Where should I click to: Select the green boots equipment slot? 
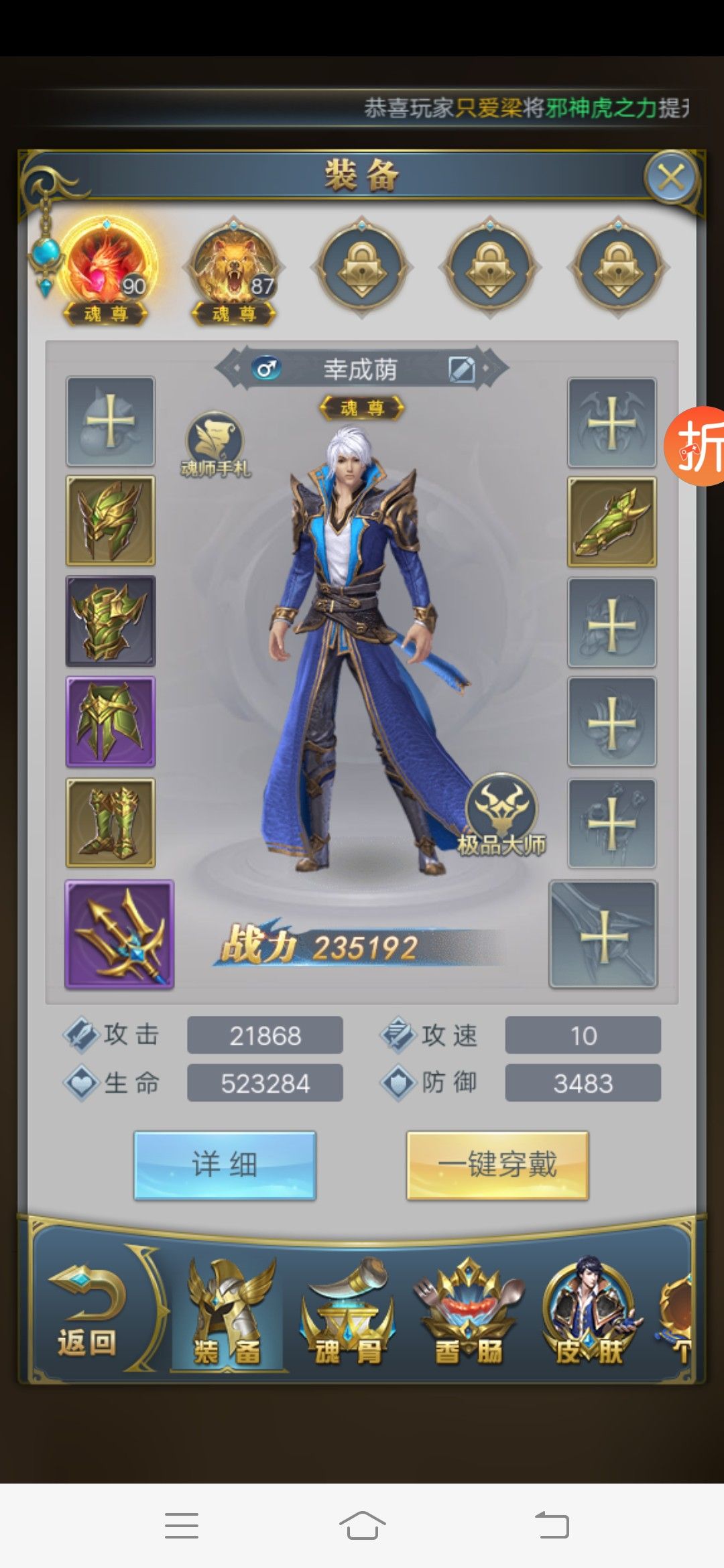(x=111, y=823)
